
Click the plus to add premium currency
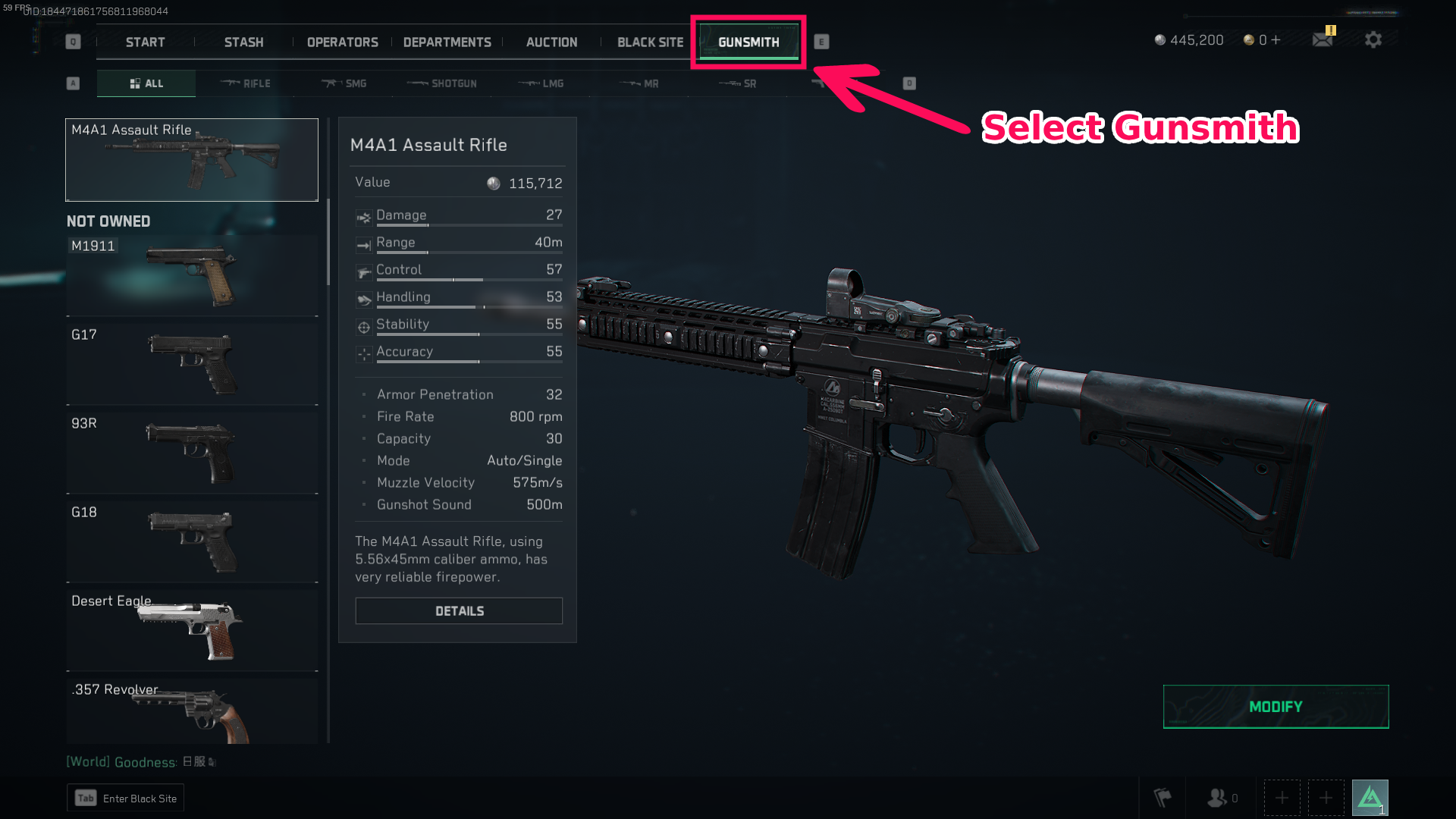pos(1276,40)
